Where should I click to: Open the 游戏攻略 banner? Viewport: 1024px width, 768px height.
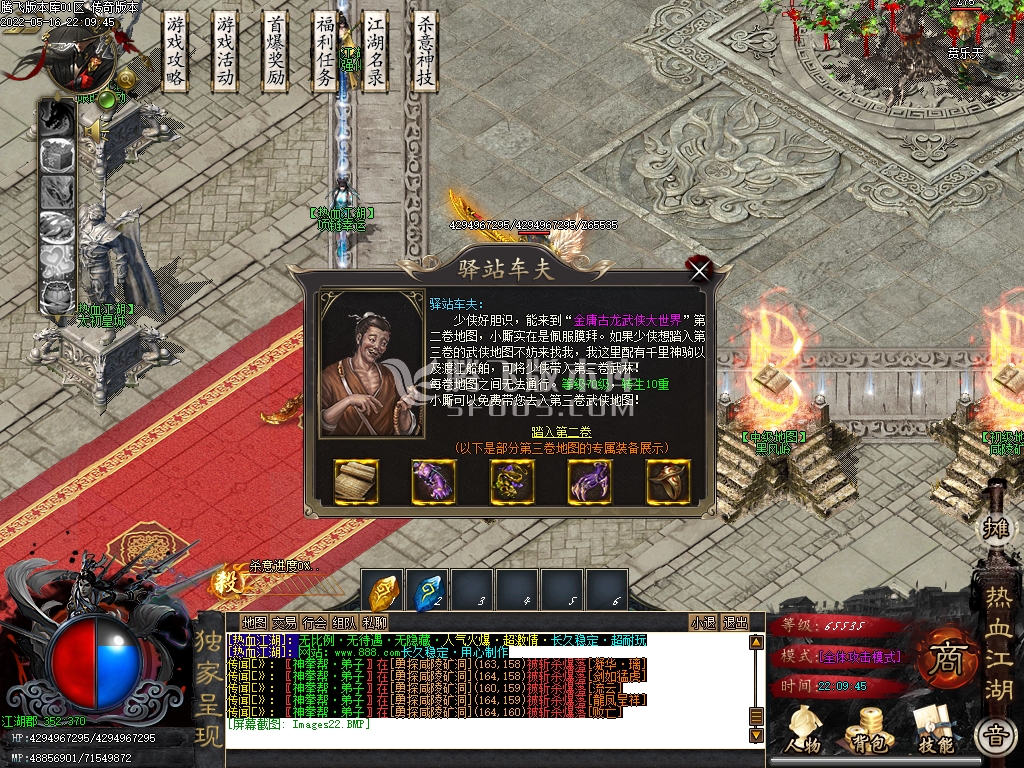coord(176,53)
